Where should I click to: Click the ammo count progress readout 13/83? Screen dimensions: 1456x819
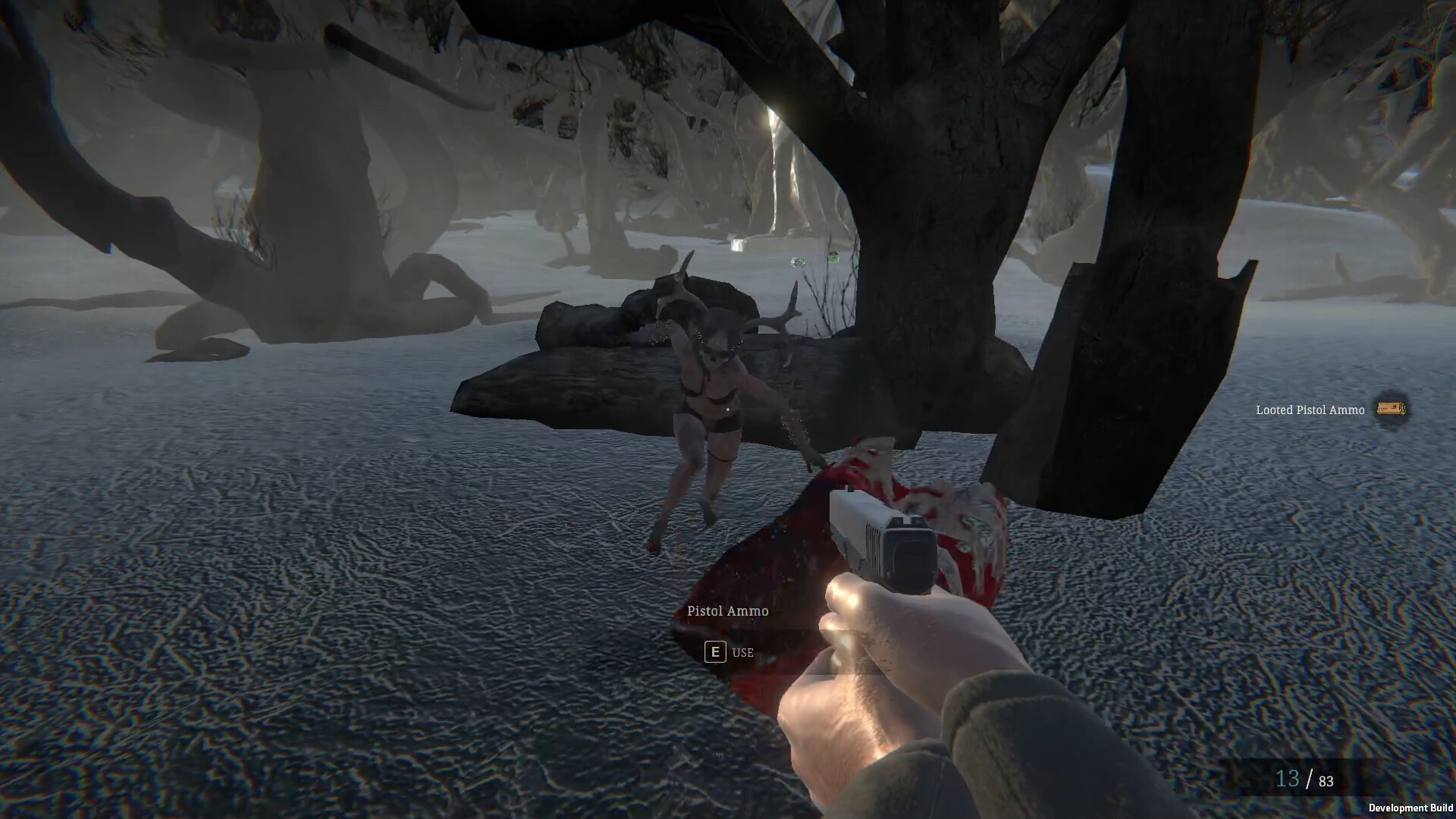[1303, 777]
